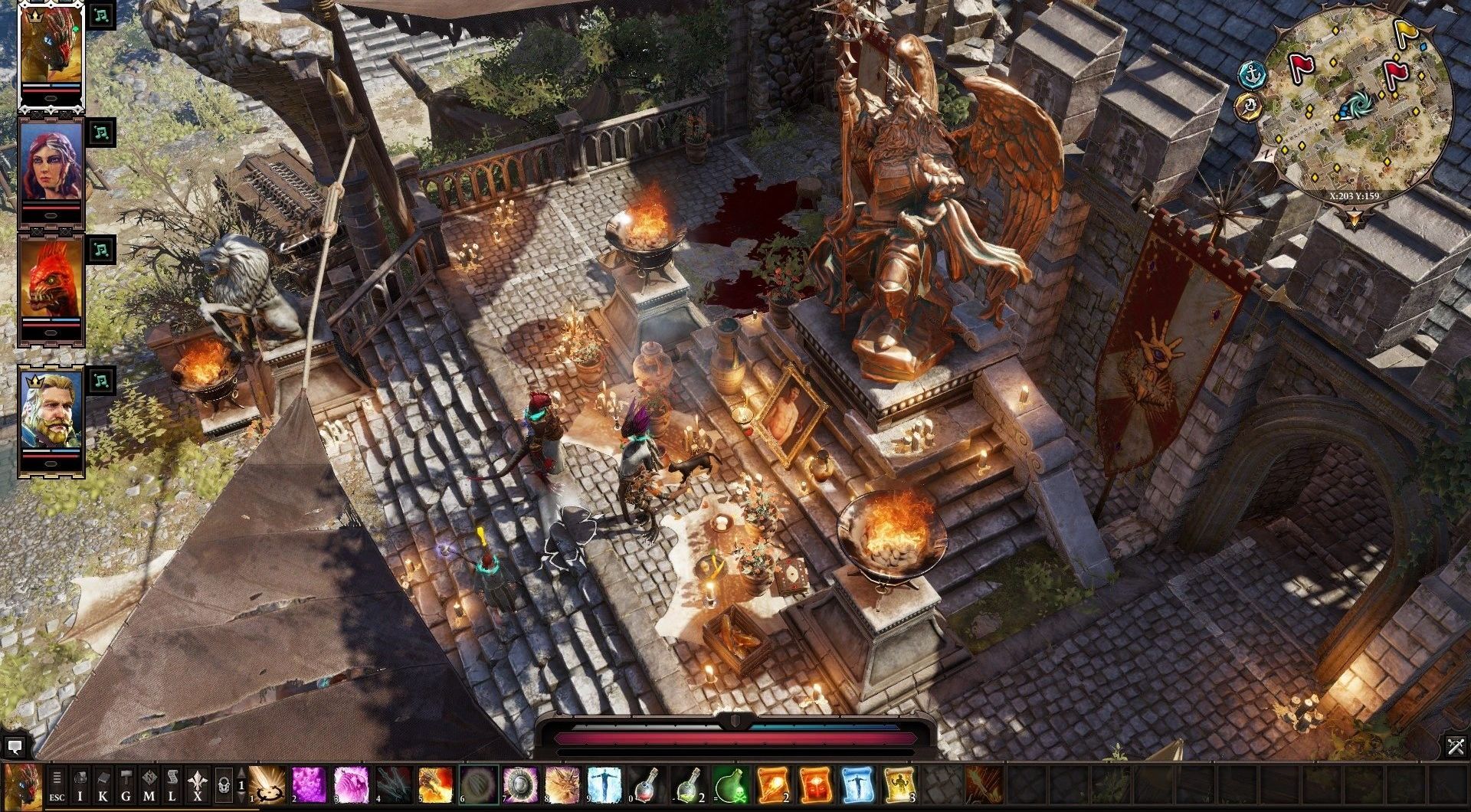Open the ESC game menu button
1471x812 pixels.
click(x=57, y=786)
